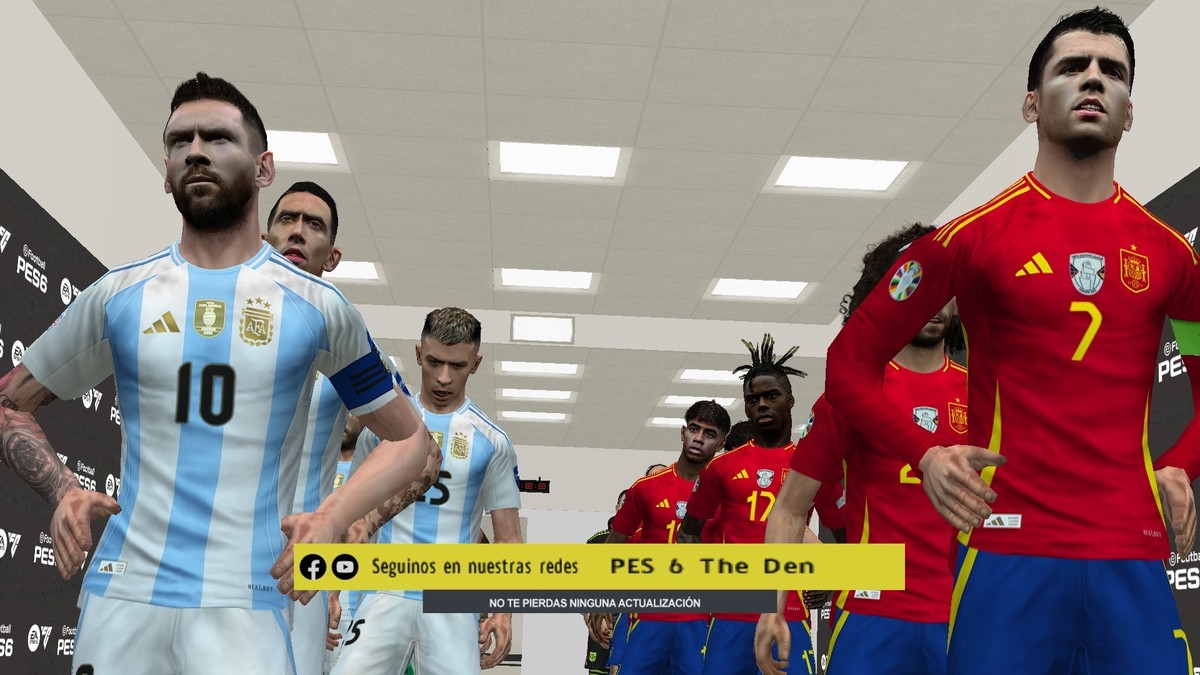
Task: Click the Facebook icon in the yellow banner
Action: pos(313,567)
